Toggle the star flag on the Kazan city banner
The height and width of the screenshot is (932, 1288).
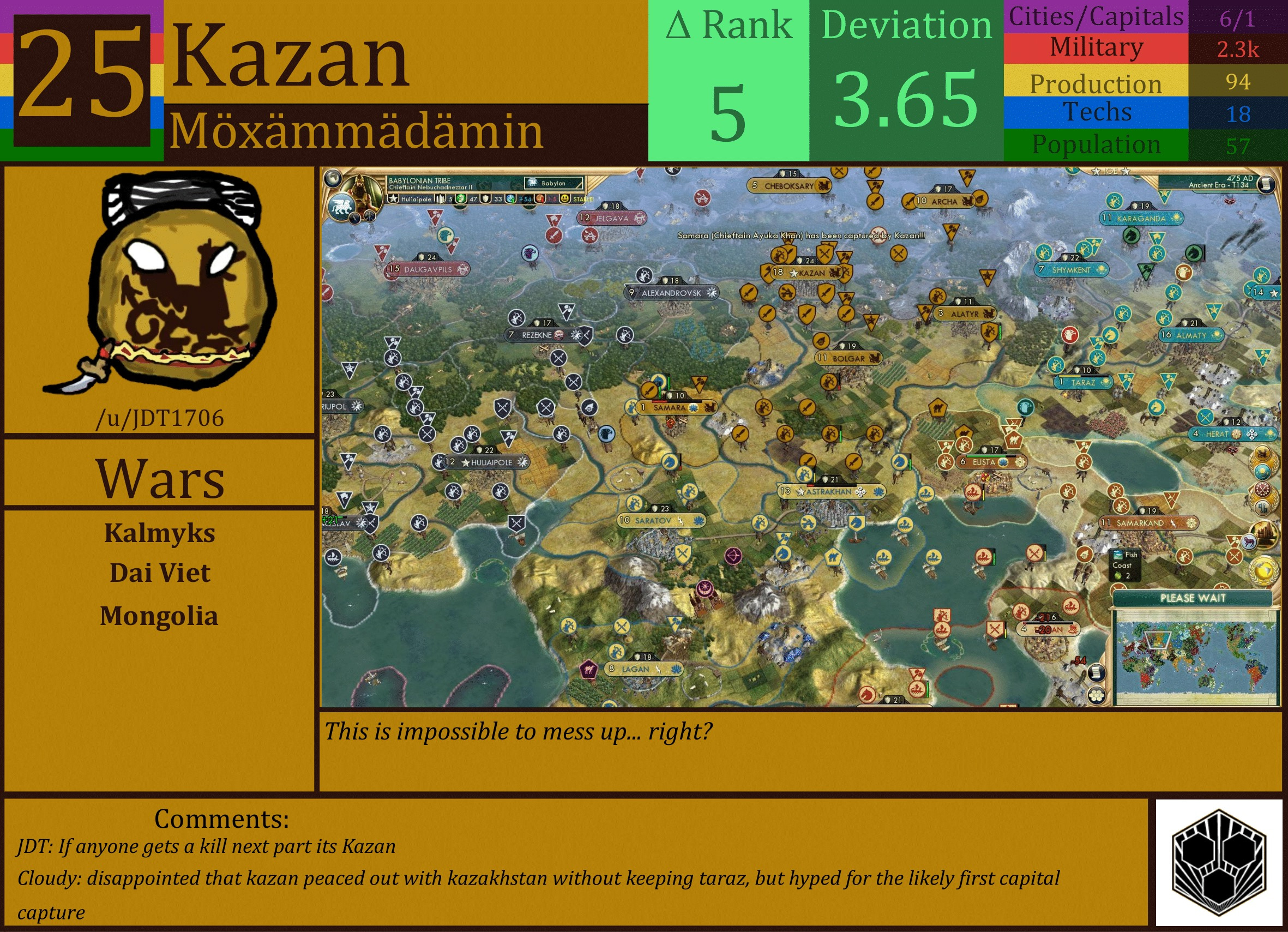click(795, 273)
